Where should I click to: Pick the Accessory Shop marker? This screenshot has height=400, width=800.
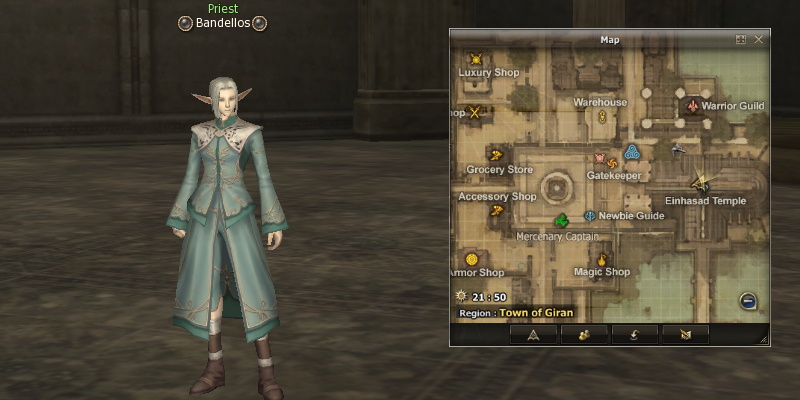click(x=495, y=211)
